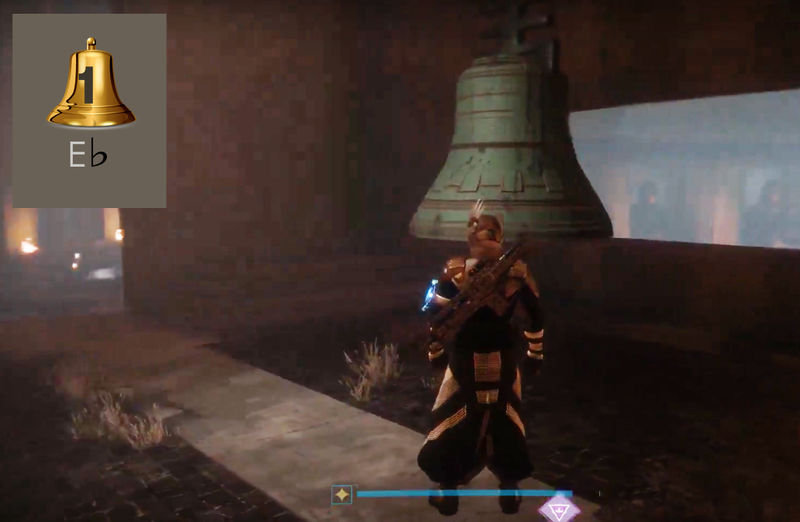Screen dimensions: 800x522
Task: Click the golden bell number 1 icon
Action: pyautogui.click(x=90, y=86)
